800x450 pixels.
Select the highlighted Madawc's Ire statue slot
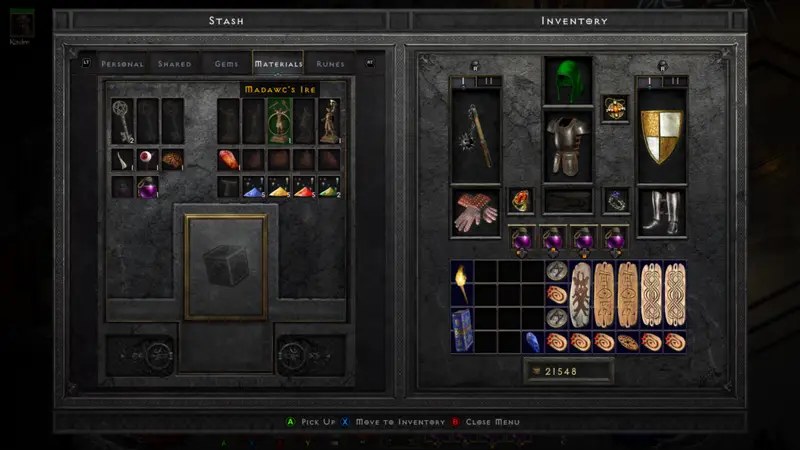point(278,121)
